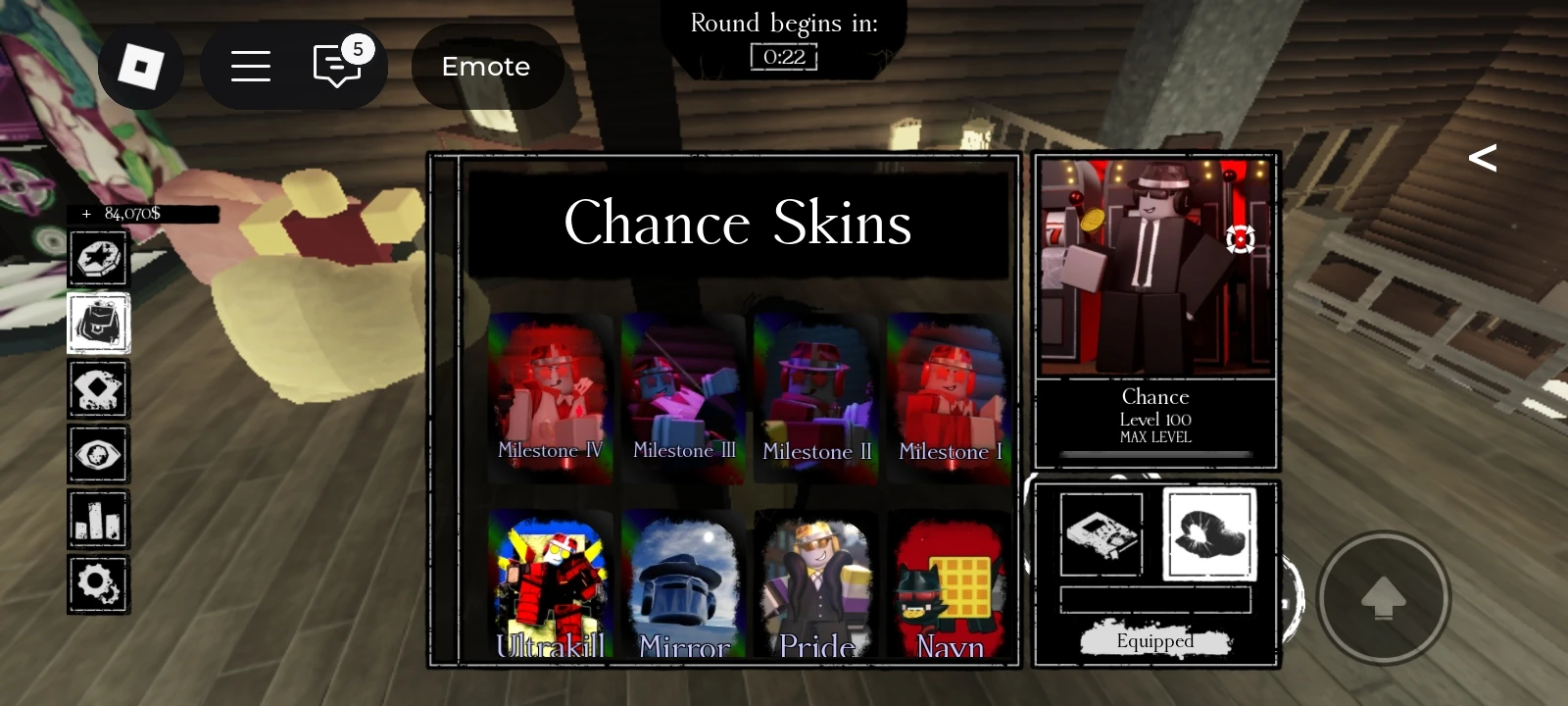Open the backpack inventory icon
The height and width of the screenshot is (706, 1568).
97,323
